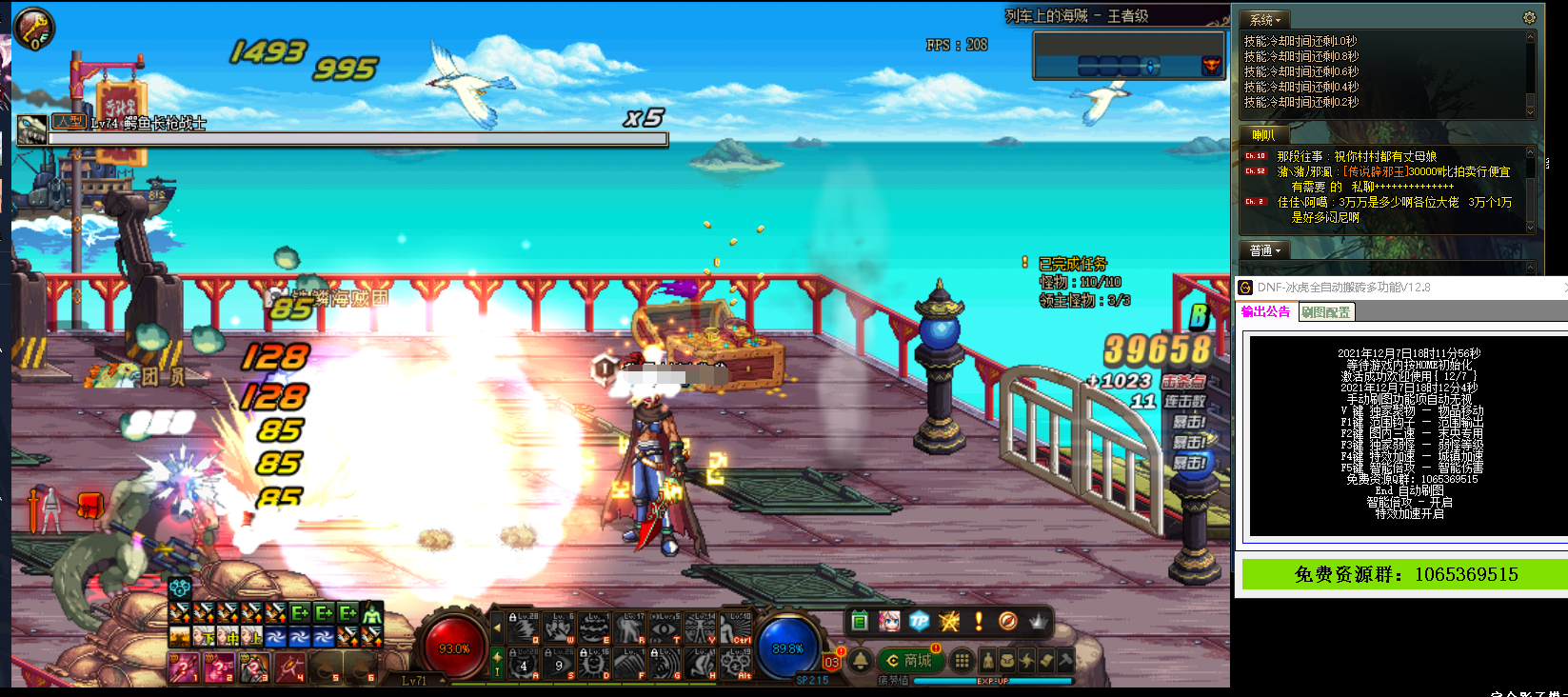Open the green calendar icon
1568x697 pixels.
tap(860, 622)
